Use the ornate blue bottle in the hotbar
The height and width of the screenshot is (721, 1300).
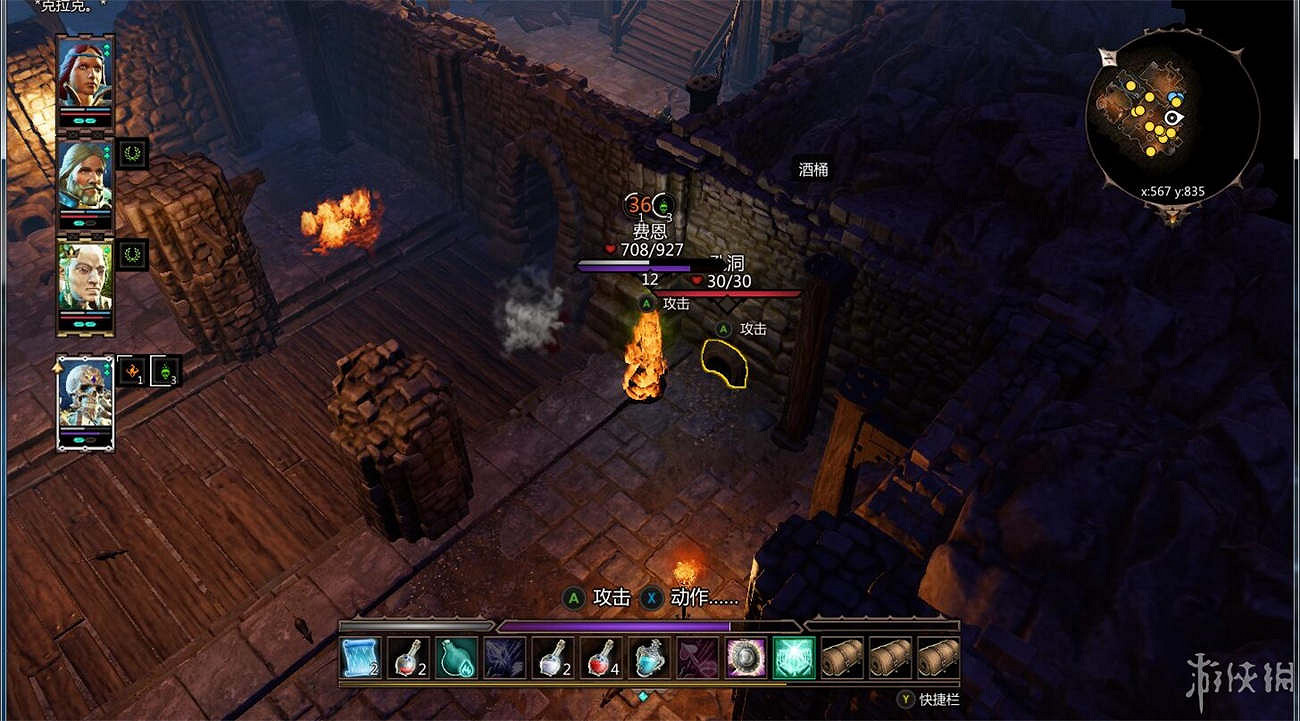click(648, 658)
